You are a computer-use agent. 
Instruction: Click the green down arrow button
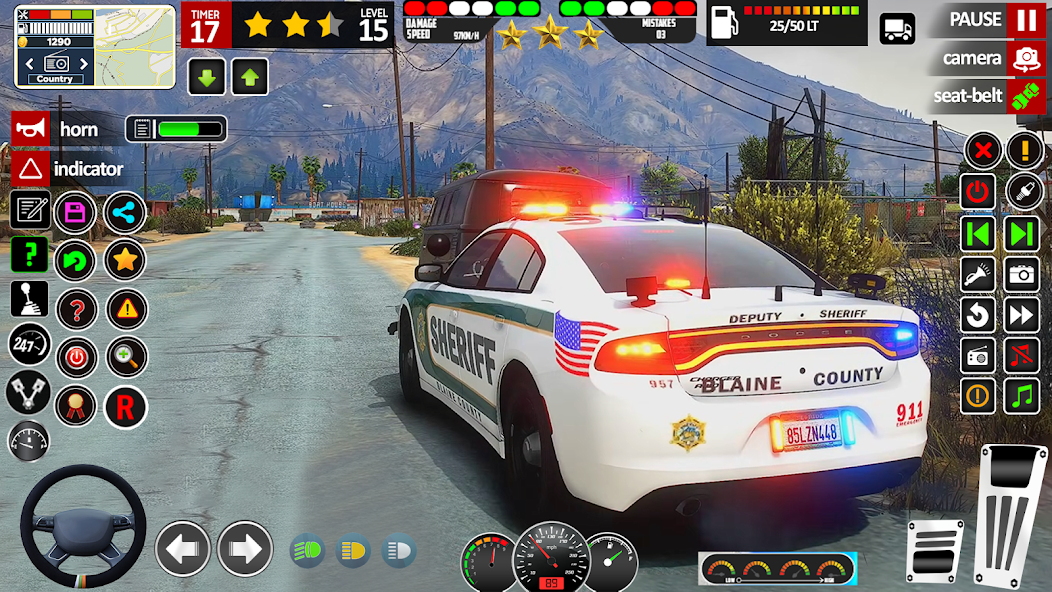206,77
